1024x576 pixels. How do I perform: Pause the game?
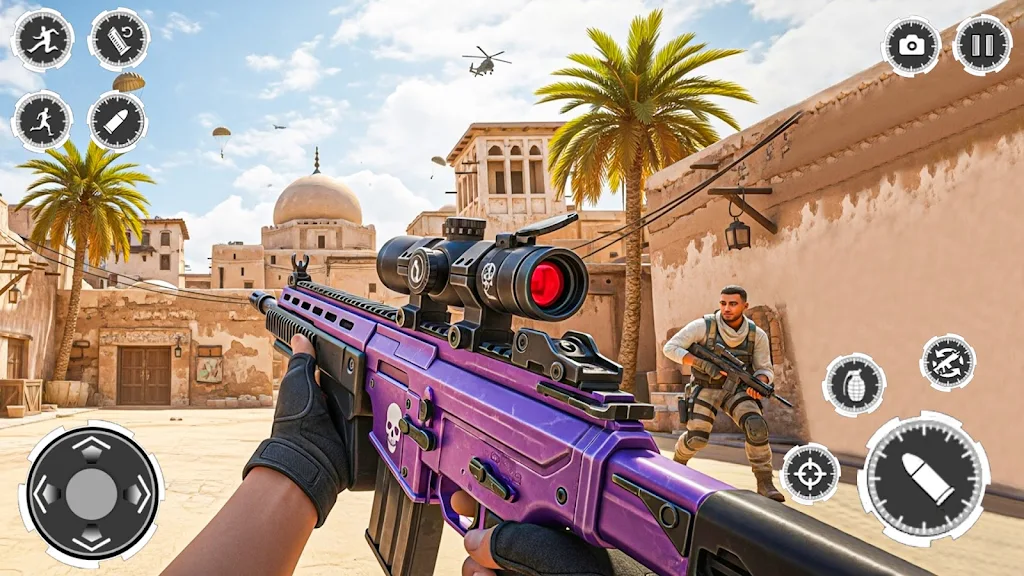tap(982, 45)
